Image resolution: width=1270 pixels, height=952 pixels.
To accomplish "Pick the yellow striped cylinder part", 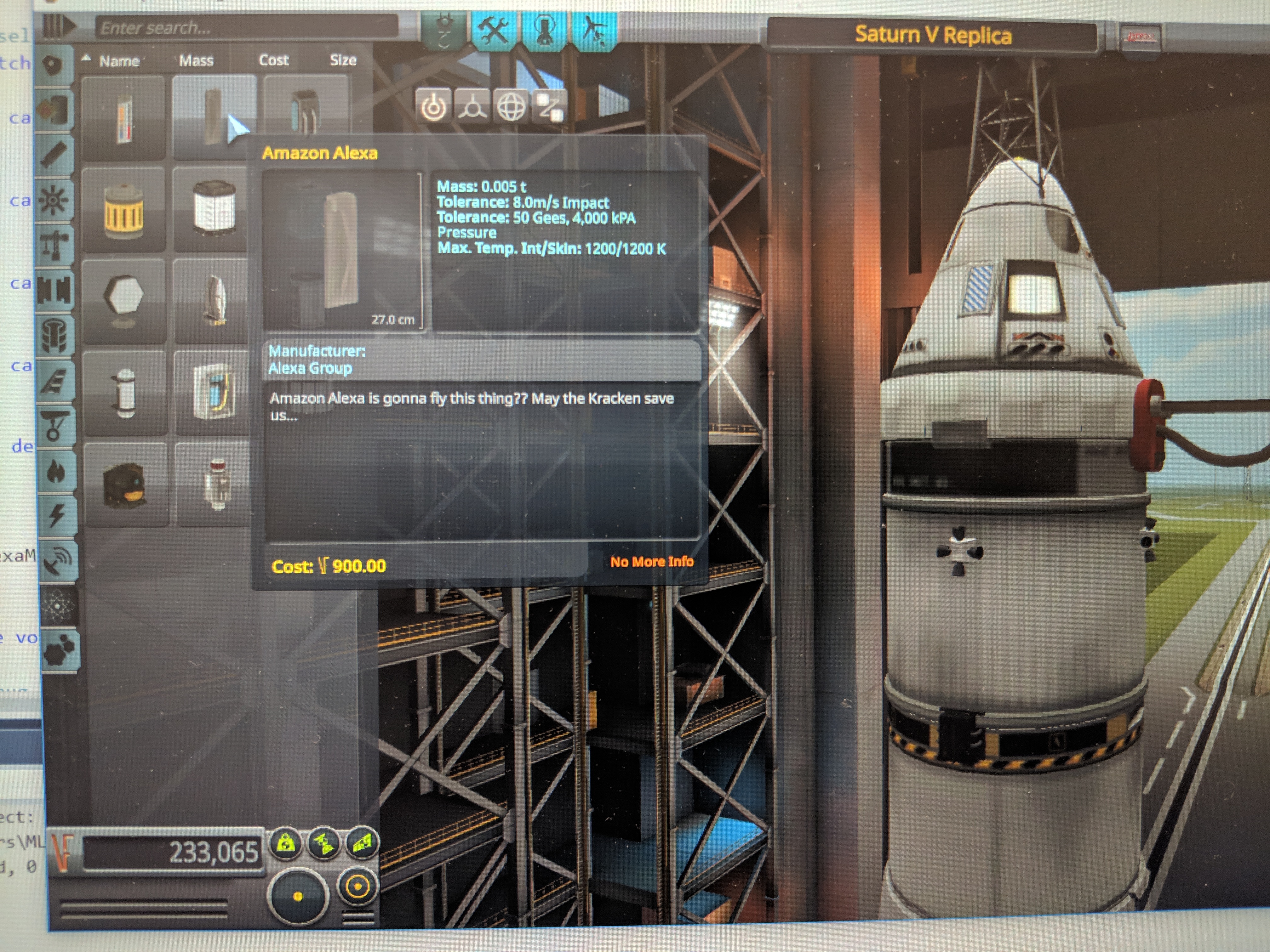I will 123,211.
